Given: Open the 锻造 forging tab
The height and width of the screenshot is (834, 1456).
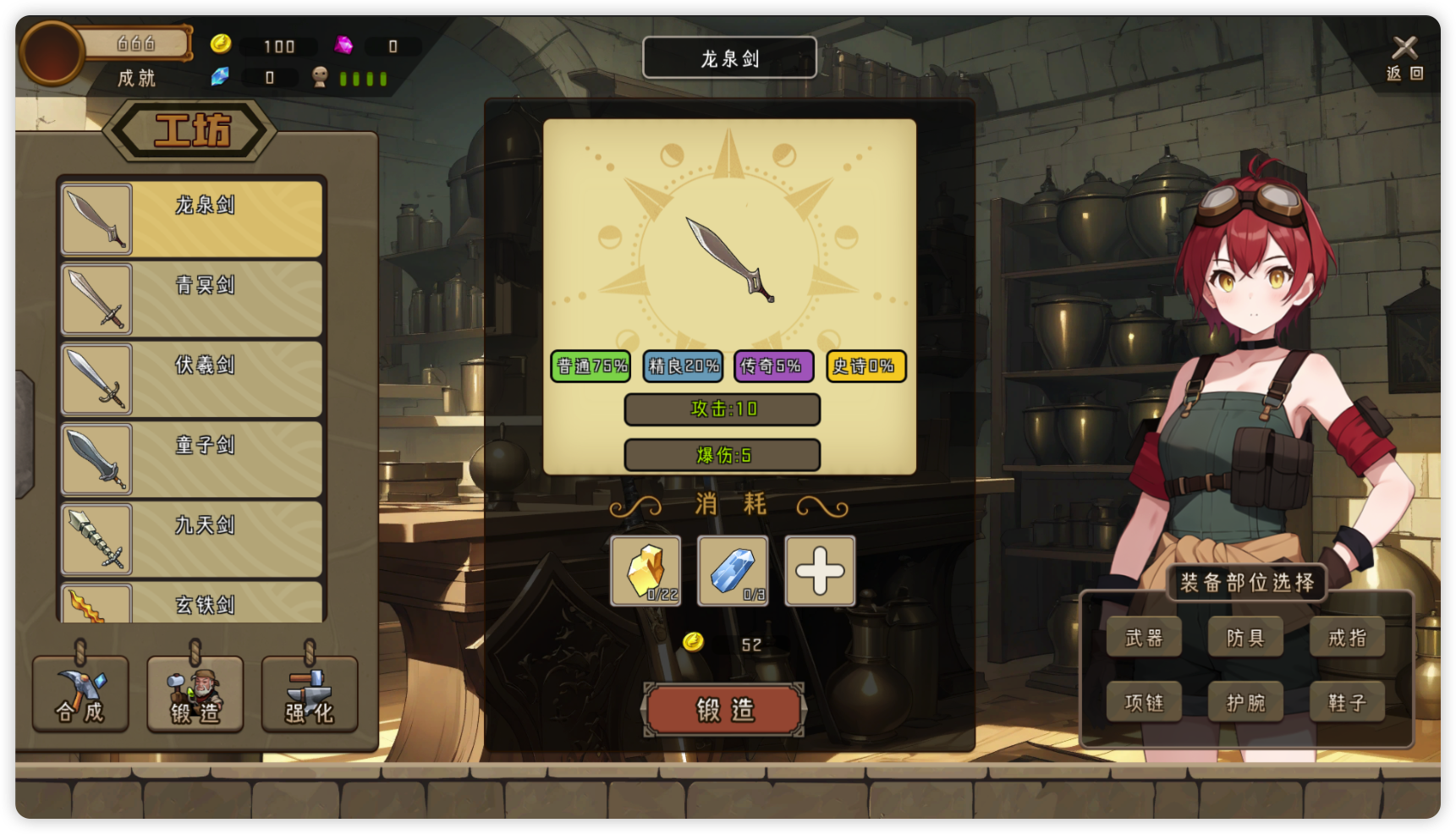Looking at the screenshot, I should click(195, 694).
